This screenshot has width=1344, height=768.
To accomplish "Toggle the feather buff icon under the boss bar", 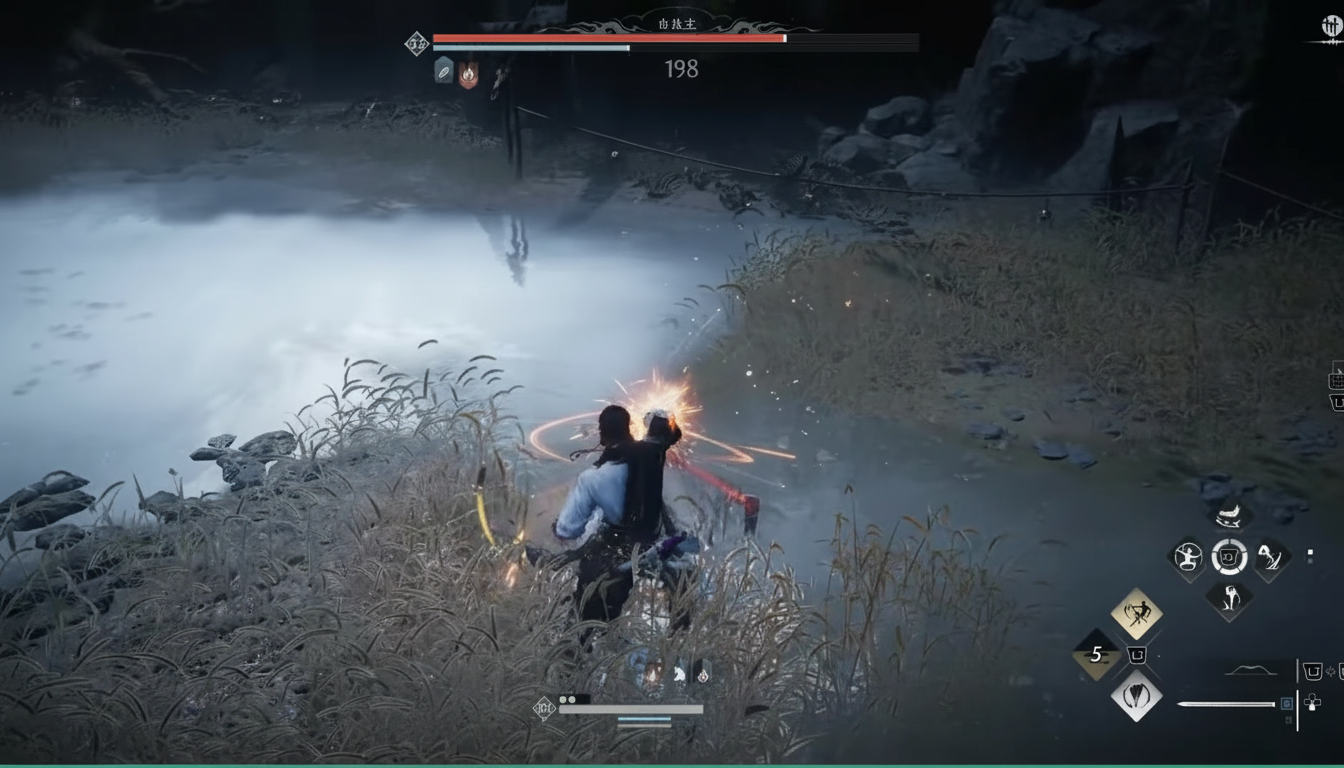I will (445, 71).
